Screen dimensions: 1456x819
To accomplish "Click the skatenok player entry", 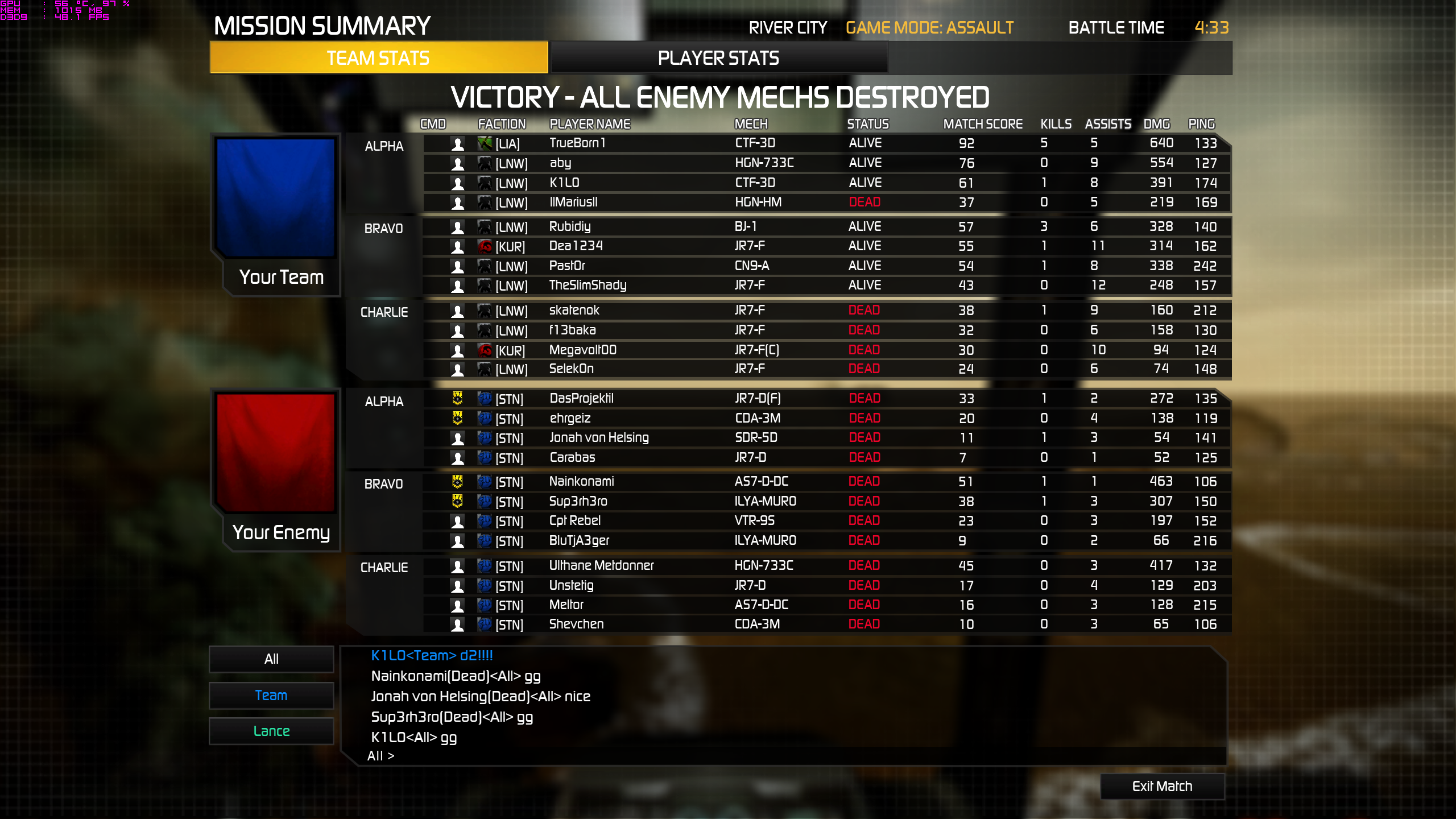I will (x=574, y=310).
